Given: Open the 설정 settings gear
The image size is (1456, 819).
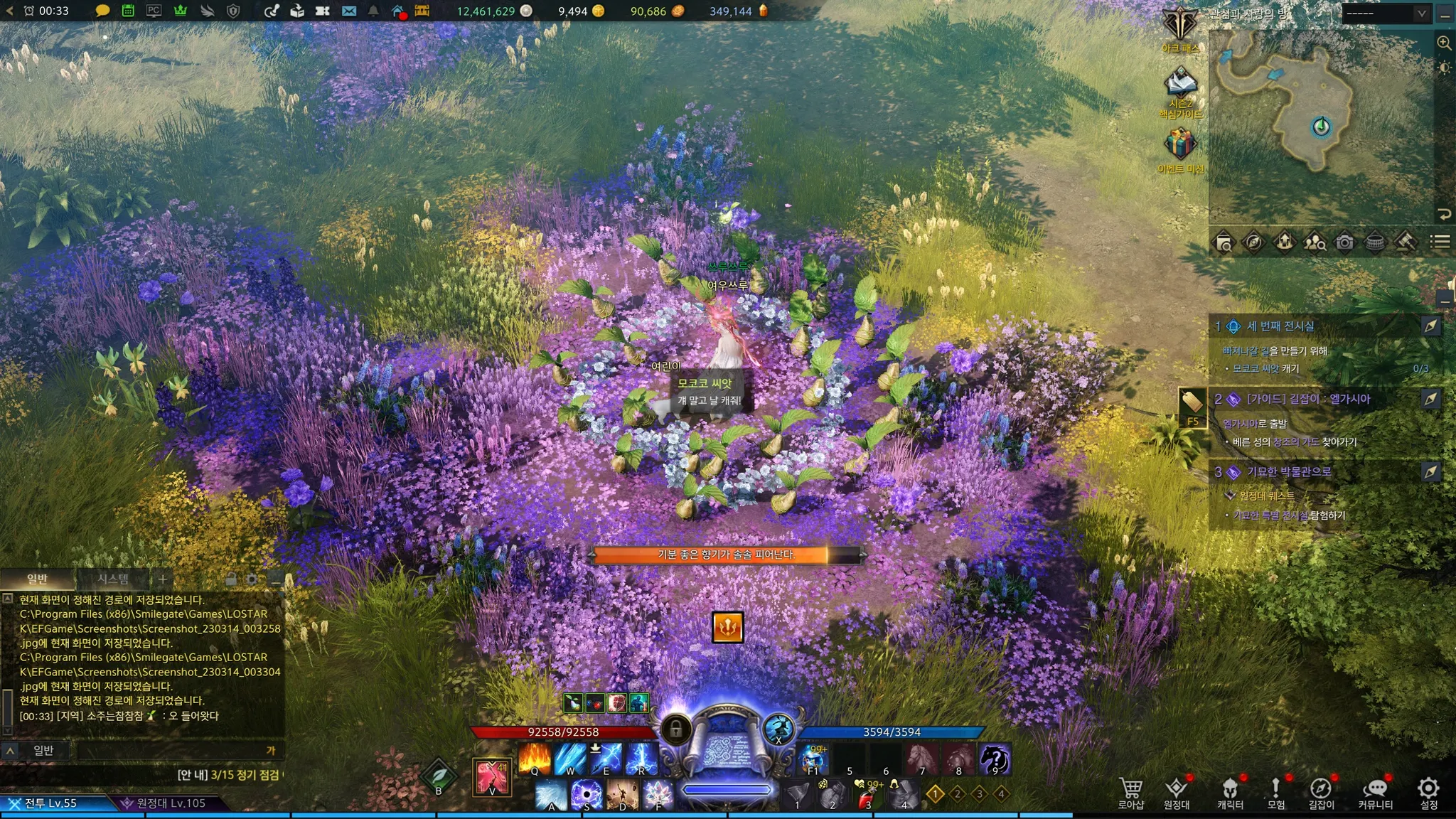Looking at the screenshot, I should pyautogui.click(x=1428, y=792).
